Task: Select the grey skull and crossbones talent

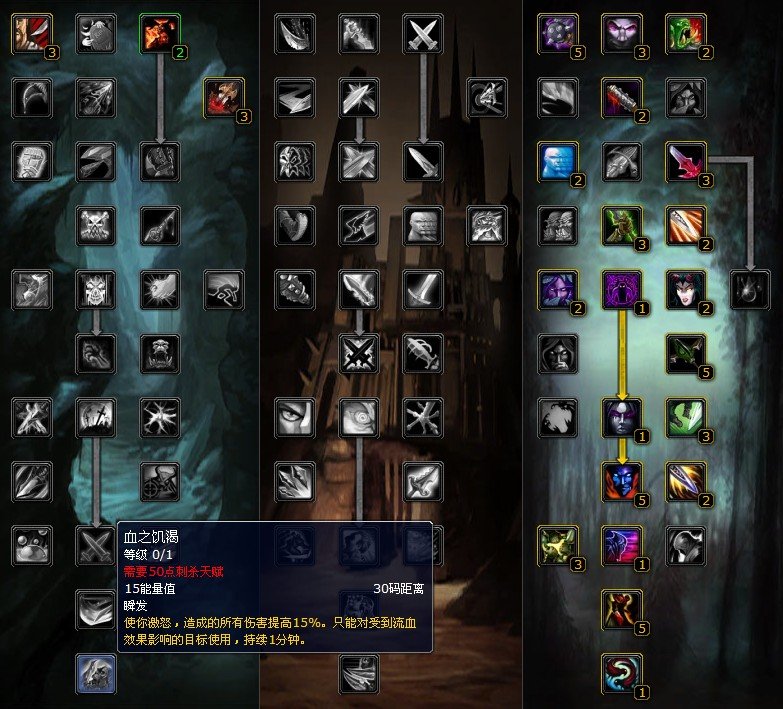Action: point(96,225)
